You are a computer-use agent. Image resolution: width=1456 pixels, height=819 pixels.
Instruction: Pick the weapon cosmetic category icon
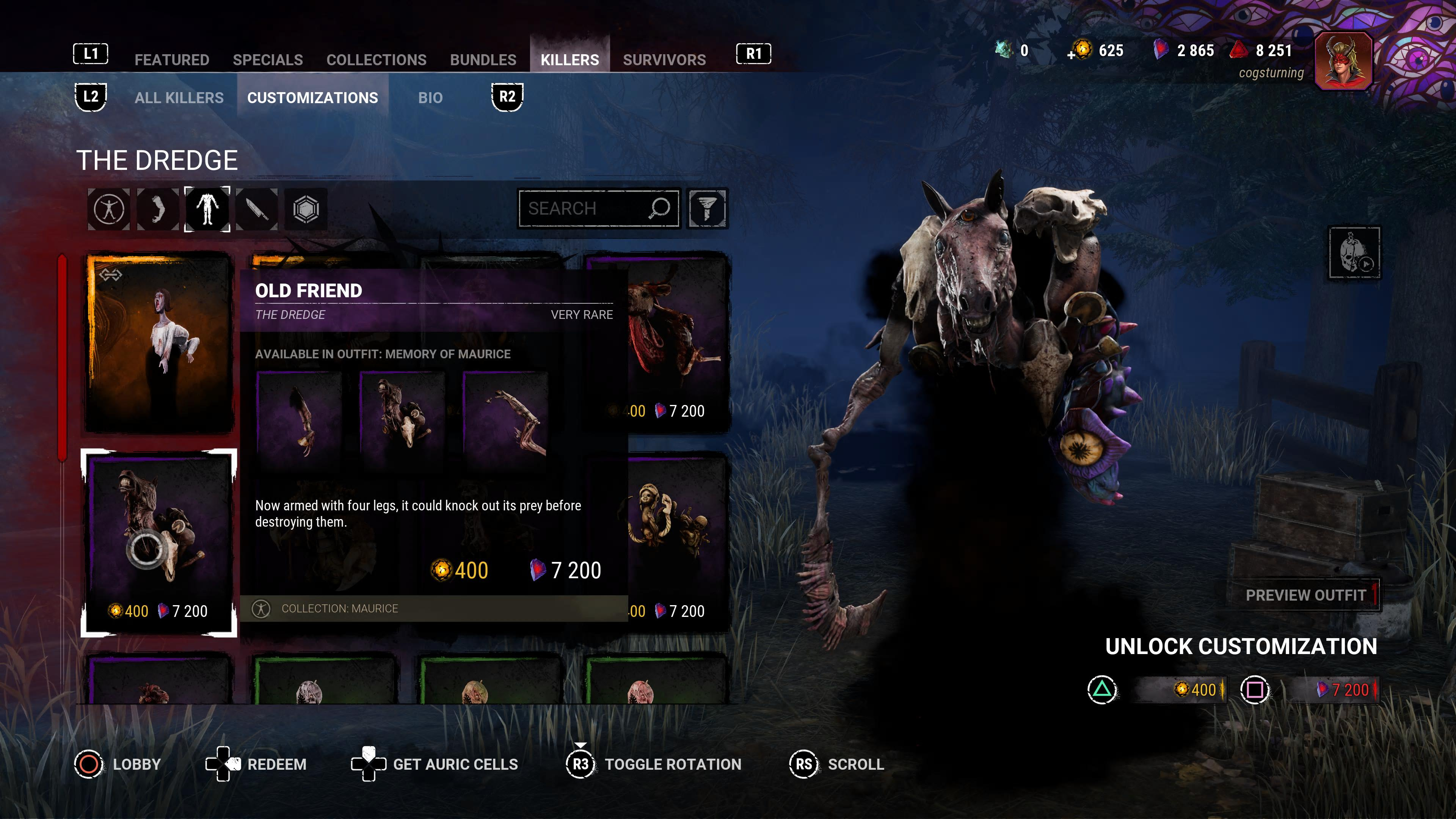coord(257,209)
